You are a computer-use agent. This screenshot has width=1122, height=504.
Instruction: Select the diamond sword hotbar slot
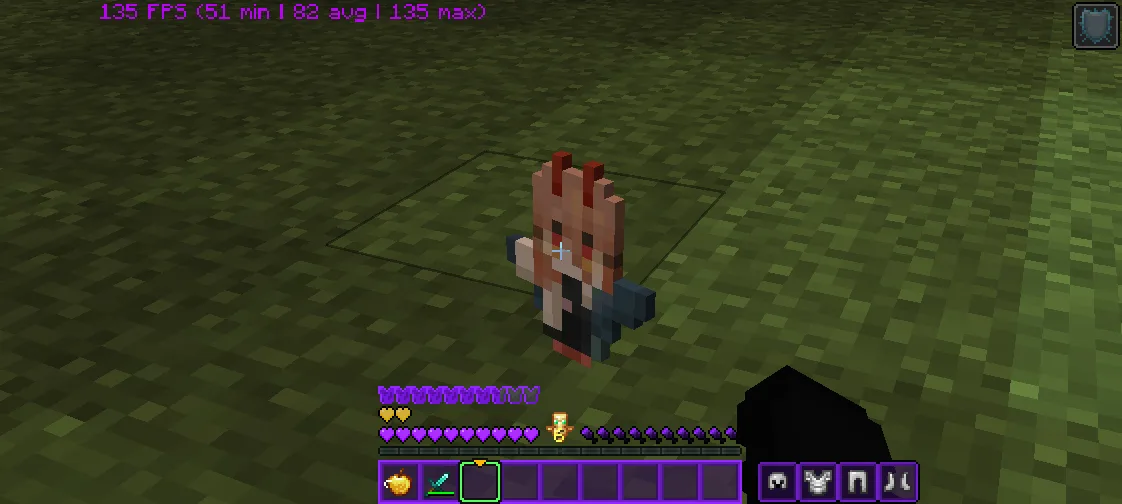click(x=440, y=482)
